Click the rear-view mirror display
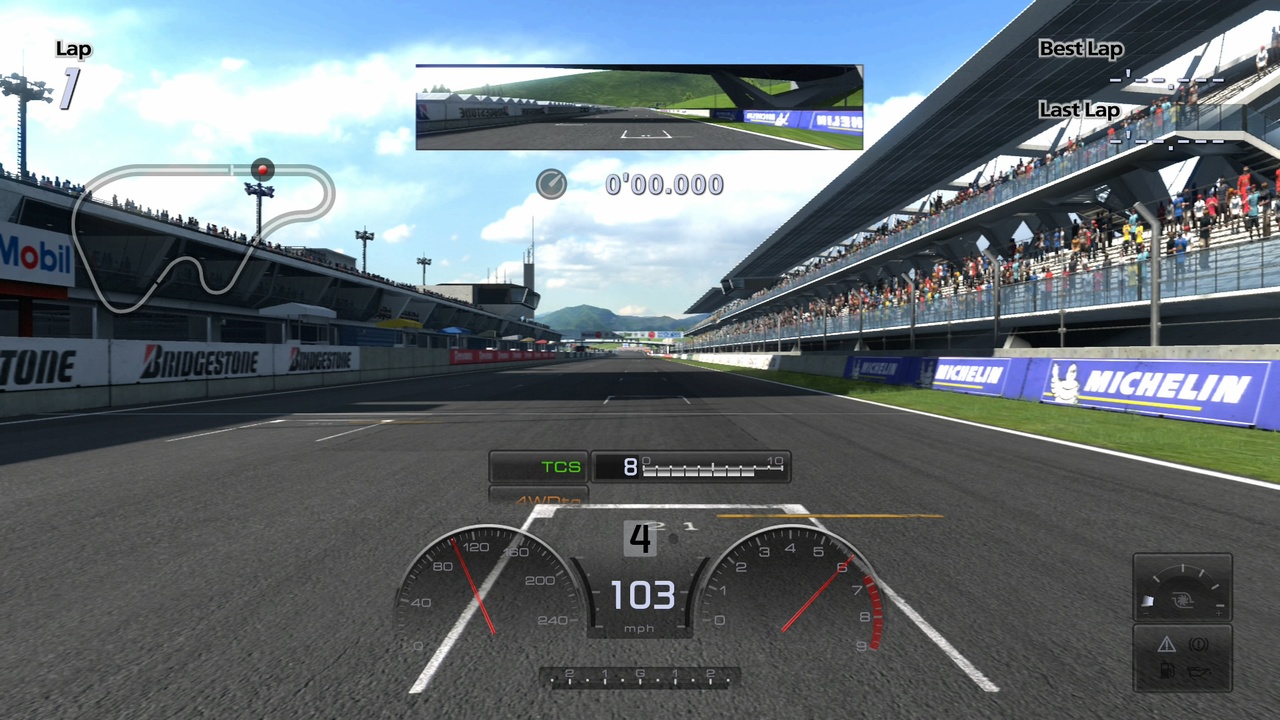 [x=639, y=107]
